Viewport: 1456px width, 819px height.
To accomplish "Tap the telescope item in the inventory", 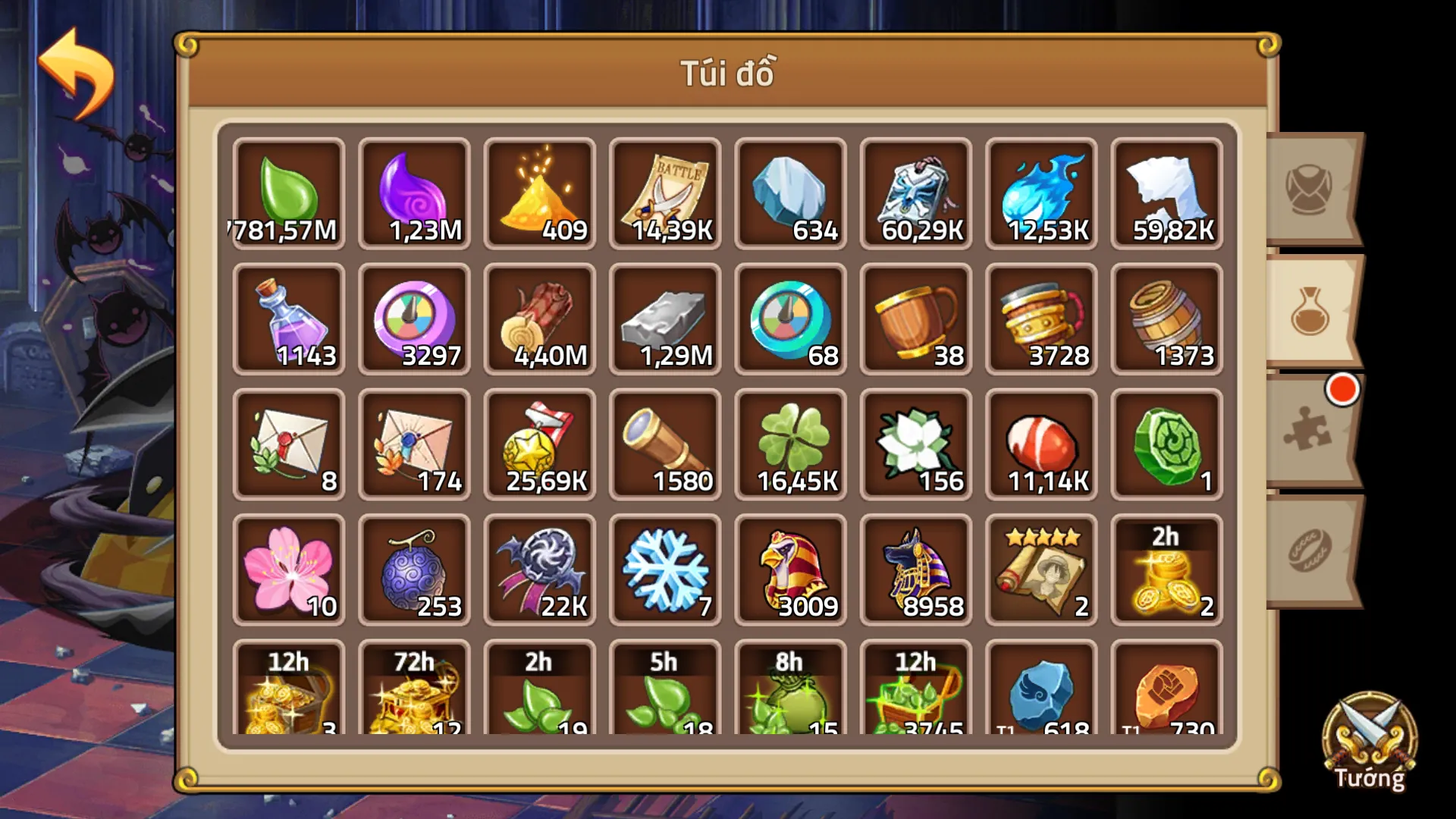I will (665, 444).
